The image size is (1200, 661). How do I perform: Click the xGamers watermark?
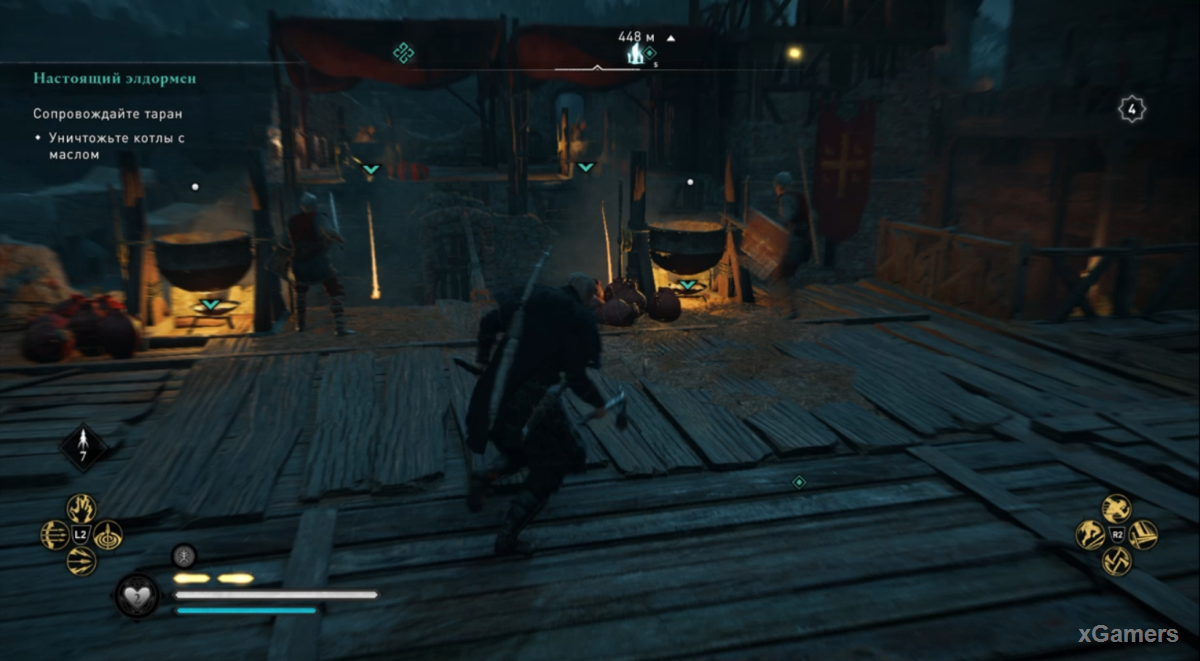[x=1127, y=634]
